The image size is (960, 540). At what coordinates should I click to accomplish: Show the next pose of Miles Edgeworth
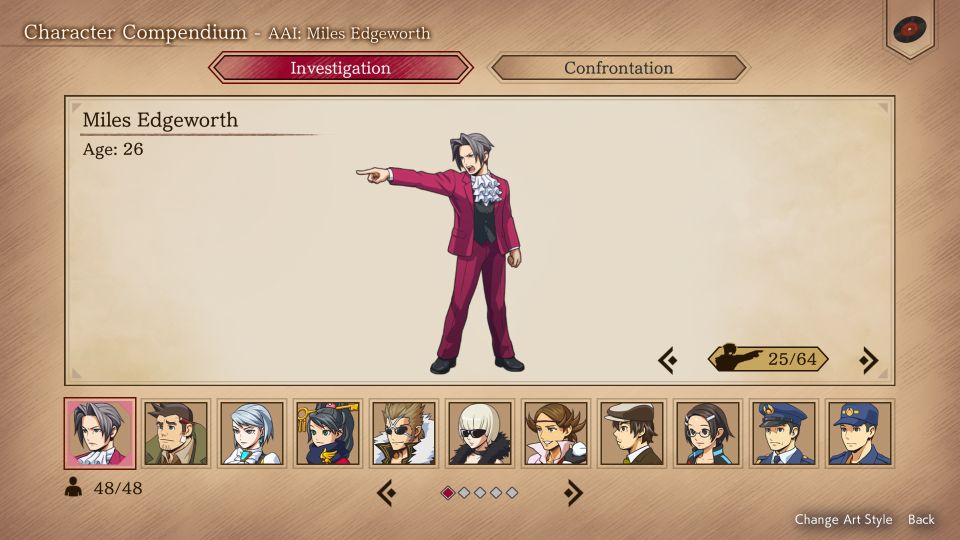coord(869,360)
